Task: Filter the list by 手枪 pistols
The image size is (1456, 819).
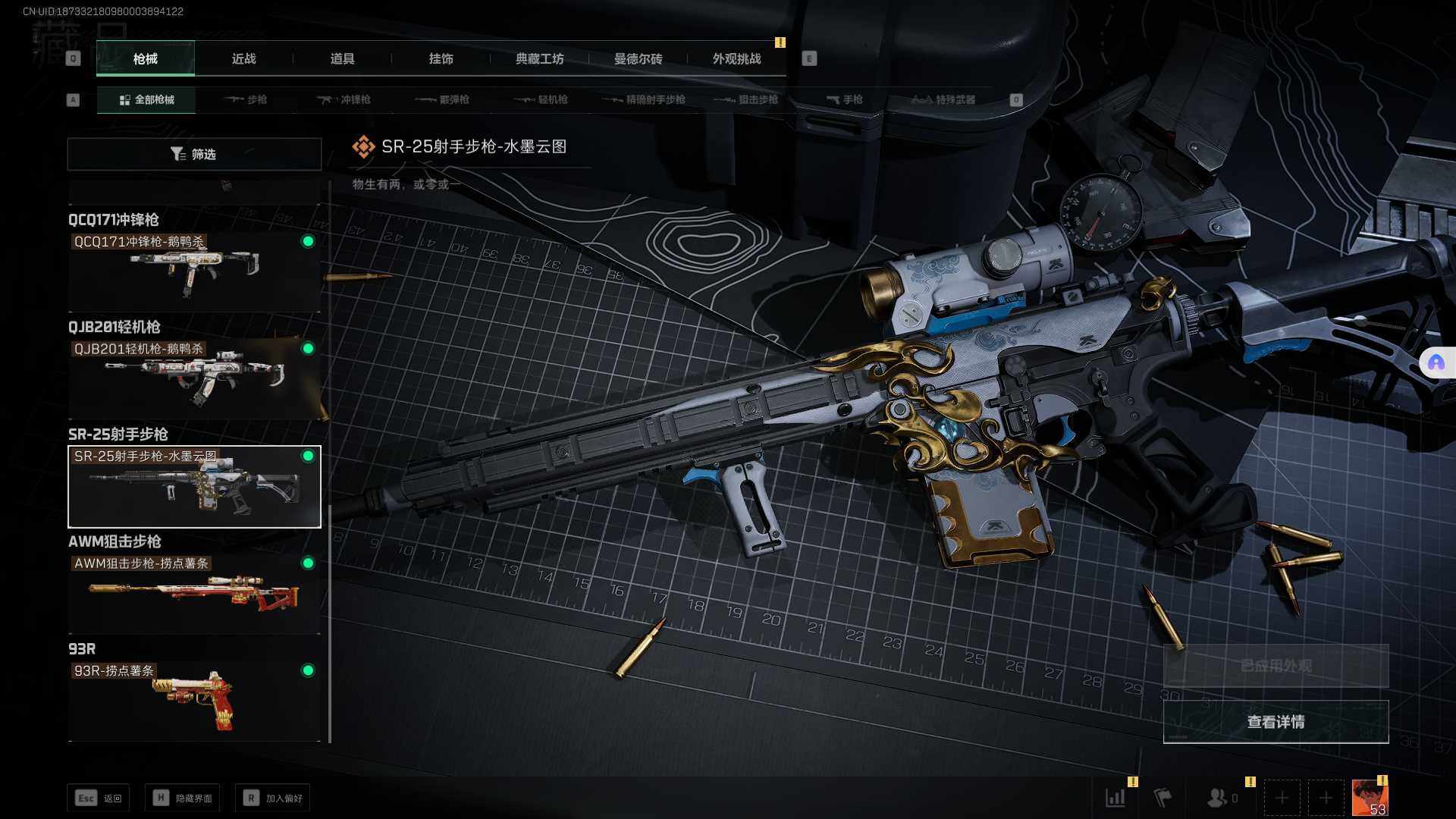Action: tap(844, 99)
